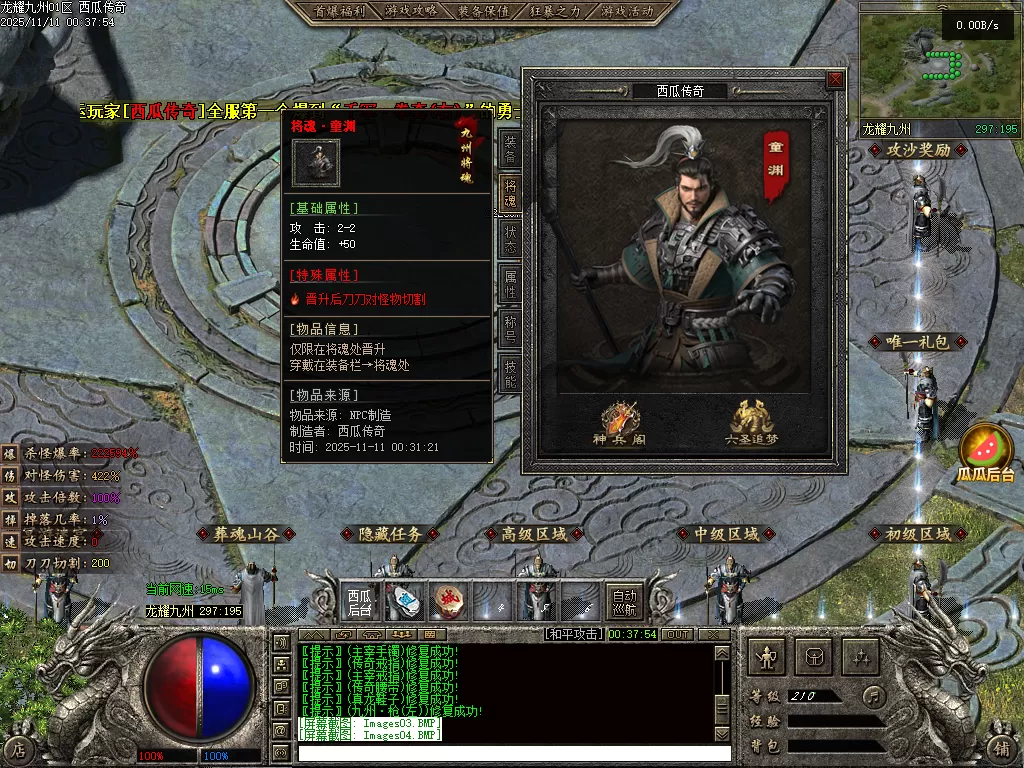
Task: Select the 西瓜后台 hotbar slot
Action: coord(360,601)
